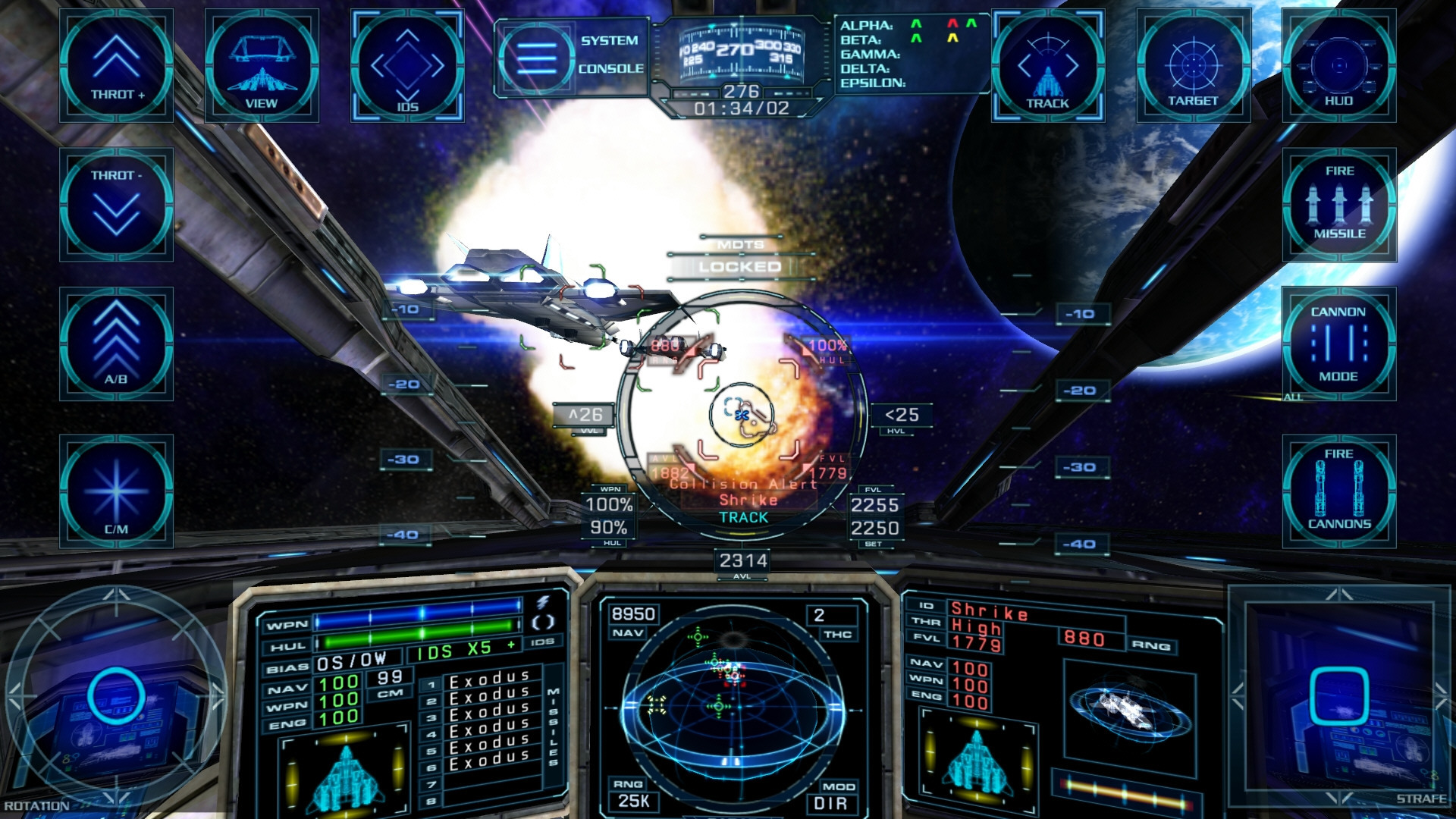The width and height of the screenshot is (1456, 819).
Task: Tap the ROTATION virtual joystick
Action: click(115, 696)
